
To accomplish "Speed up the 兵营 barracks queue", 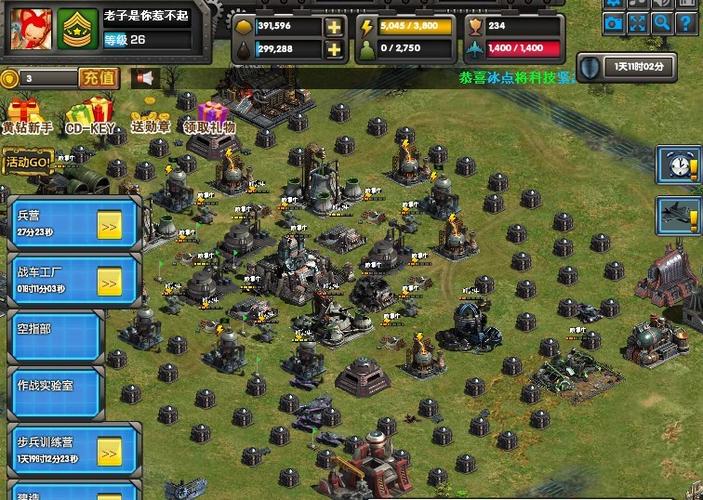I will (109, 226).
